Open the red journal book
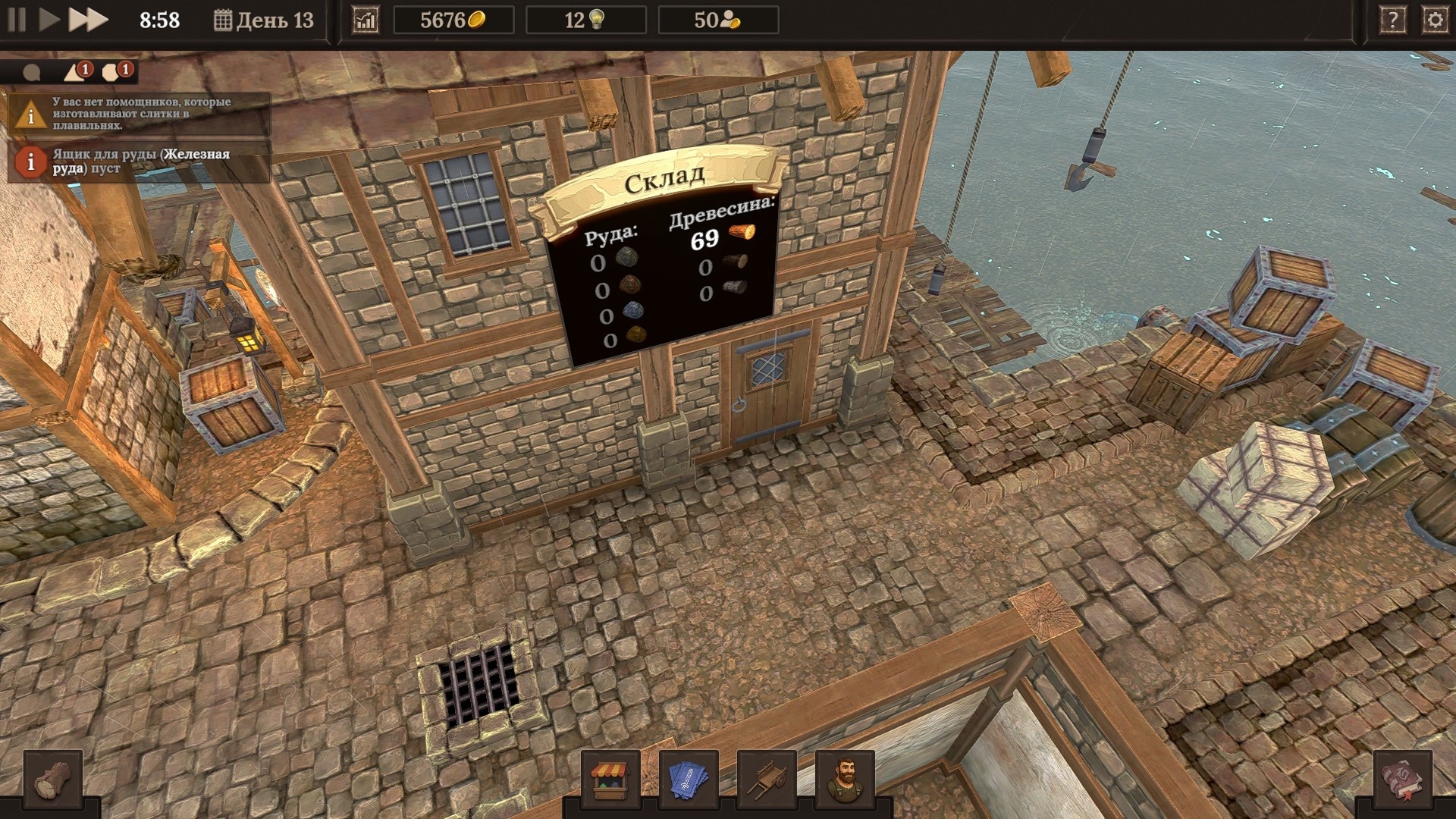This screenshot has height=819, width=1456. point(1402,780)
